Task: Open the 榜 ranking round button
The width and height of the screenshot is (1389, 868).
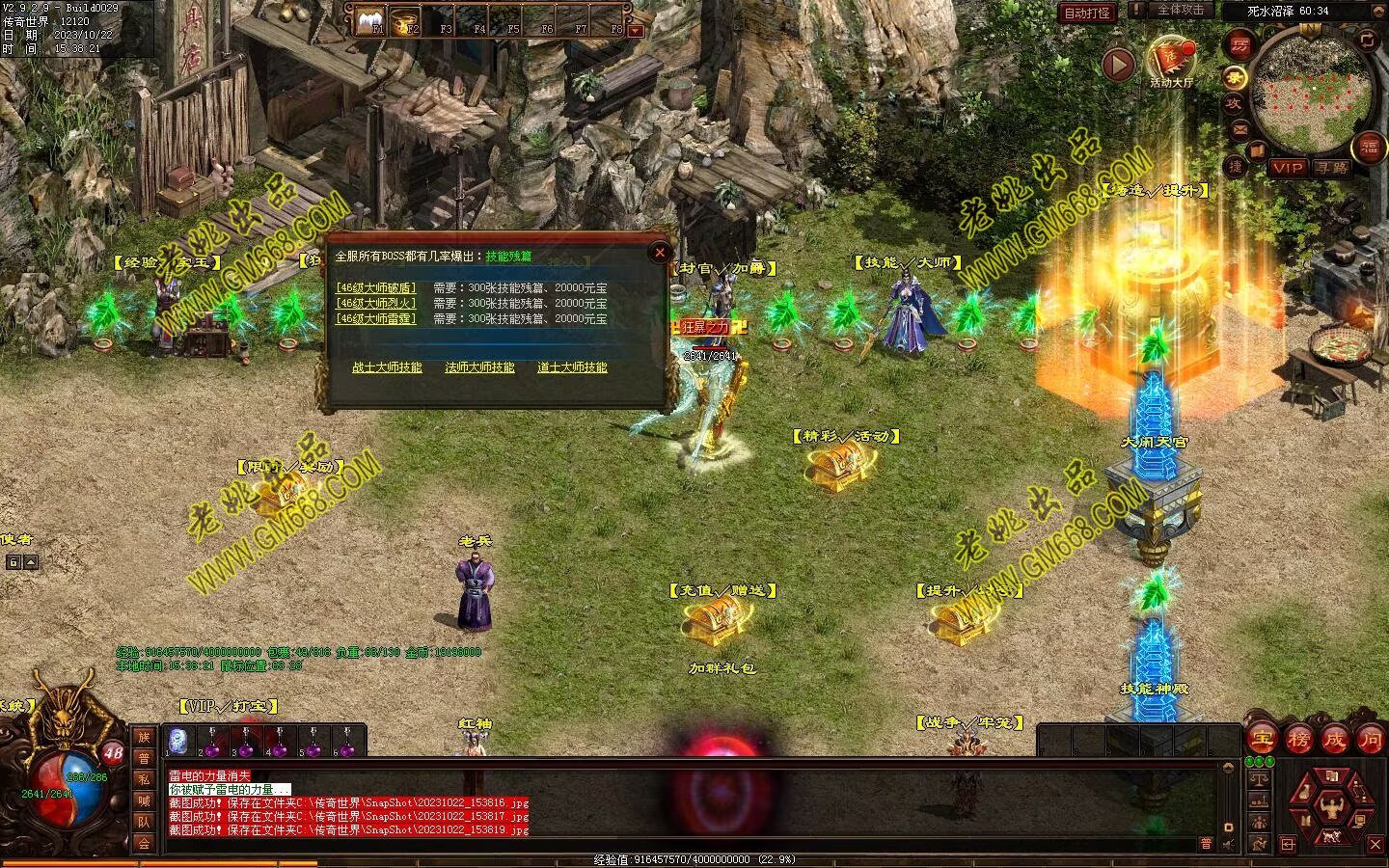Action: (x=1297, y=740)
